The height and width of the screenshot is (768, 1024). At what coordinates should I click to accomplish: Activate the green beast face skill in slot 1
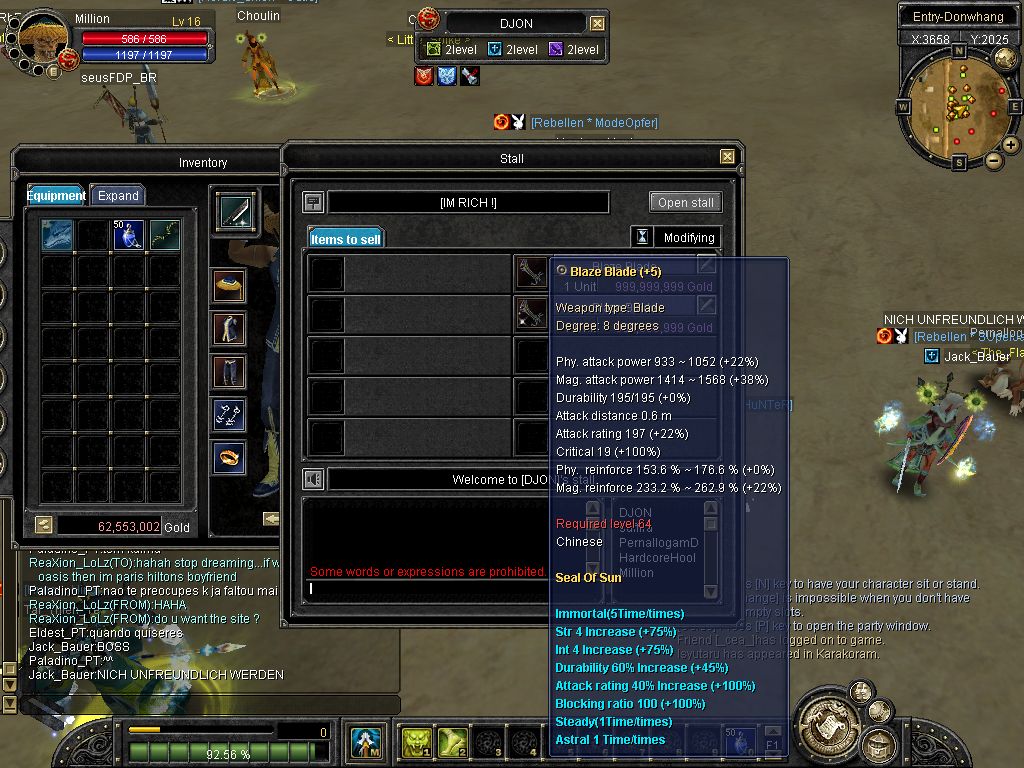click(x=416, y=741)
